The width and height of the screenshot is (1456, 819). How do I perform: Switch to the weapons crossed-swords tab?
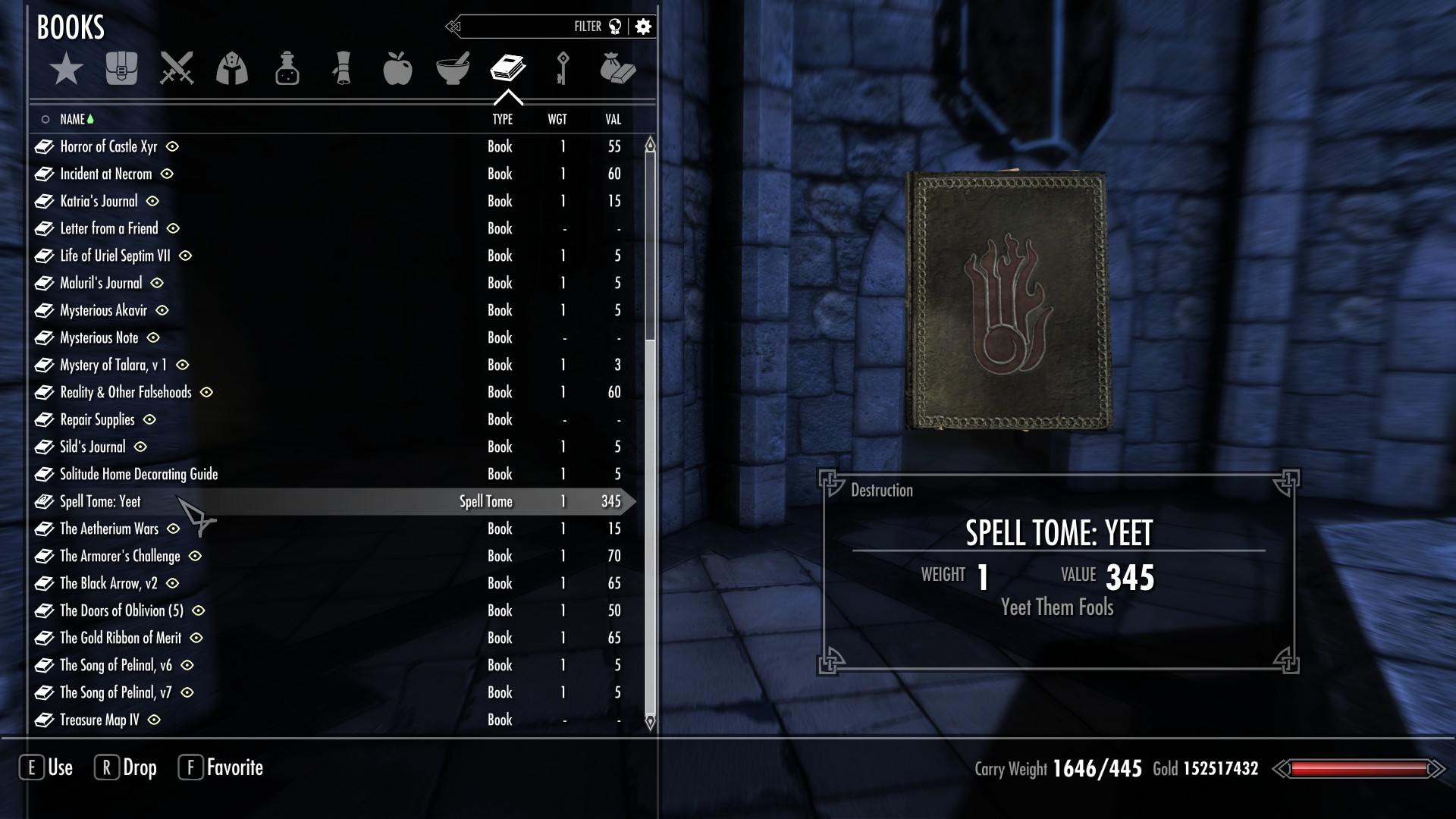point(177,69)
